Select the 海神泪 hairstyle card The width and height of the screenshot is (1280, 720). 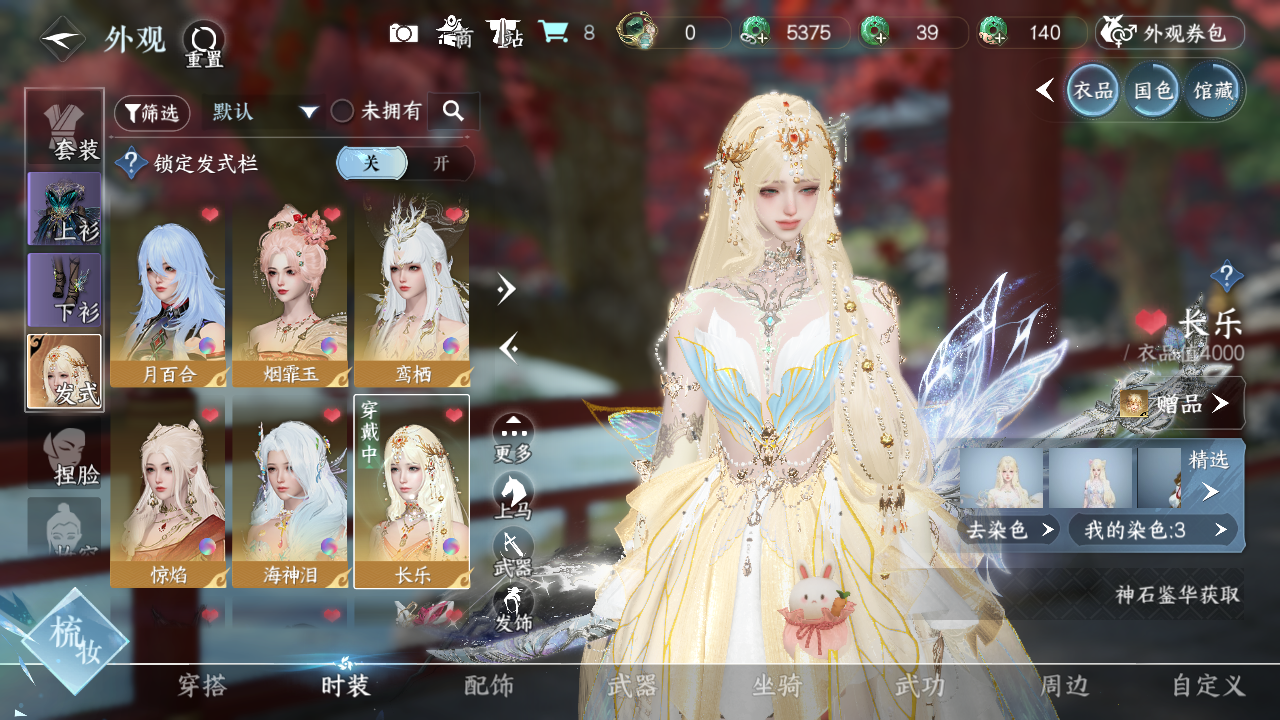290,492
